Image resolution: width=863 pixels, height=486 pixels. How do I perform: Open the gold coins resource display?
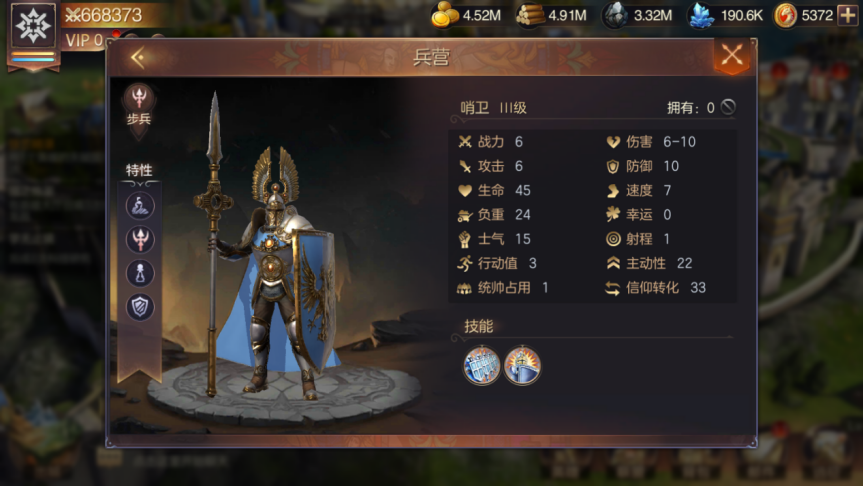tap(466, 15)
